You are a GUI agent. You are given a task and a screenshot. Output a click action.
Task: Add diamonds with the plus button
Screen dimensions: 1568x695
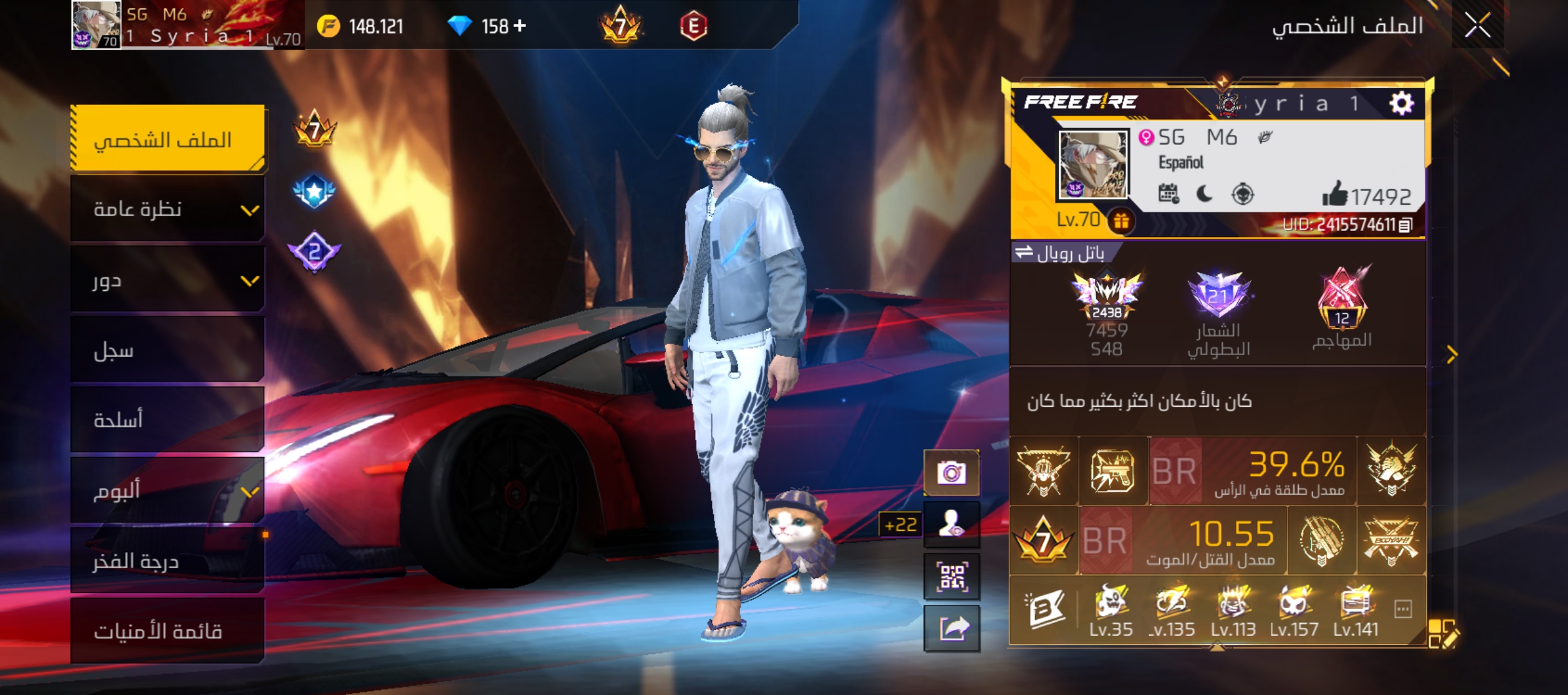click(x=519, y=26)
